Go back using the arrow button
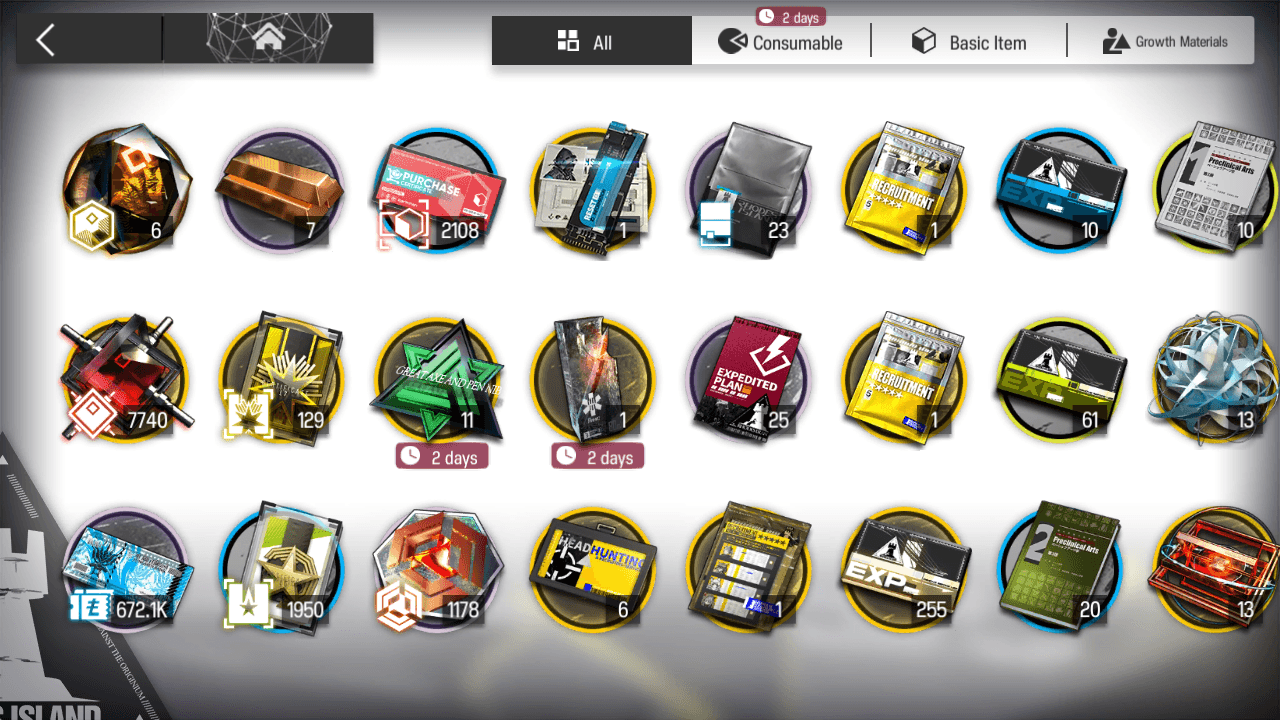1280x720 pixels. (x=46, y=40)
